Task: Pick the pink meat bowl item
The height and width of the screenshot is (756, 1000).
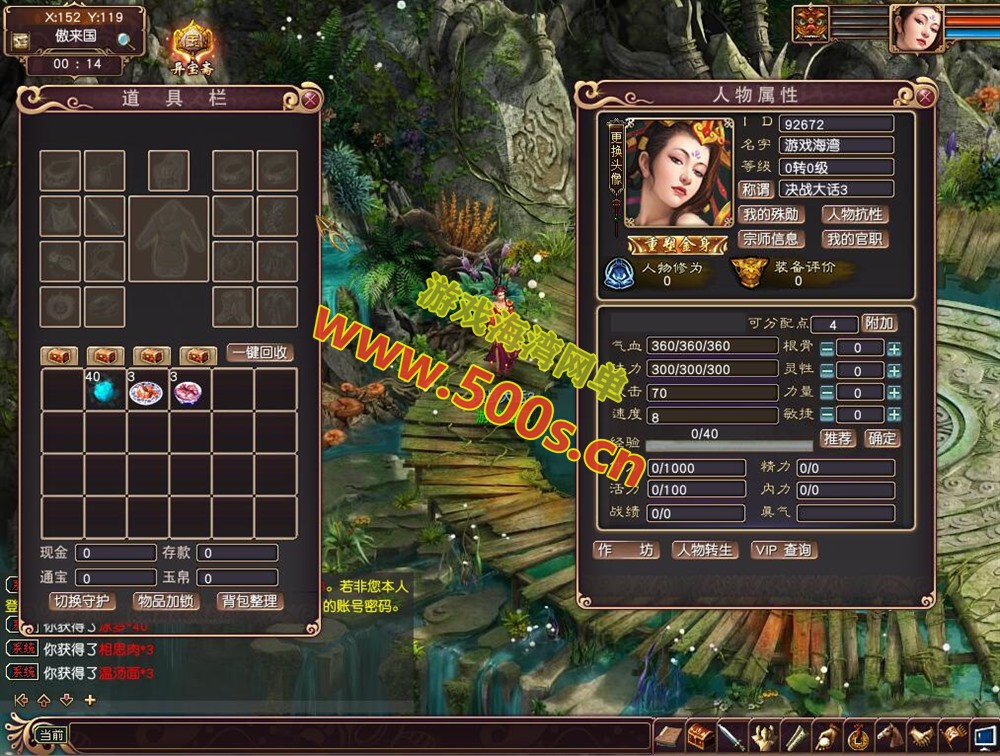Action: click(x=189, y=392)
